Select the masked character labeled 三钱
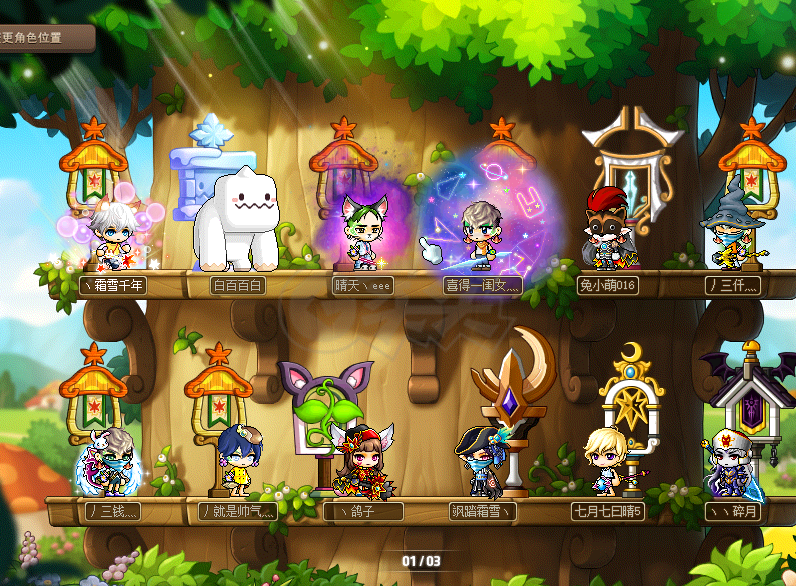796x586 pixels. pyautogui.click(x=110, y=464)
